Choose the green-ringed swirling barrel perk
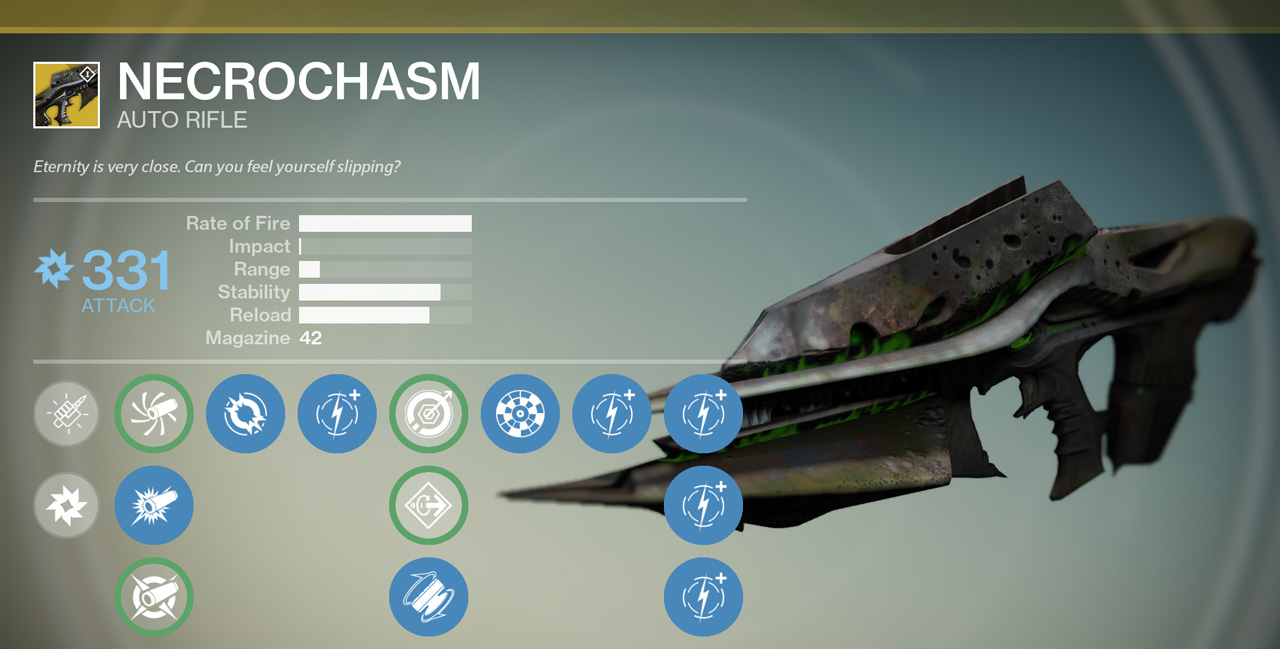This screenshot has width=1280, height=649. [x=154, y=413]
